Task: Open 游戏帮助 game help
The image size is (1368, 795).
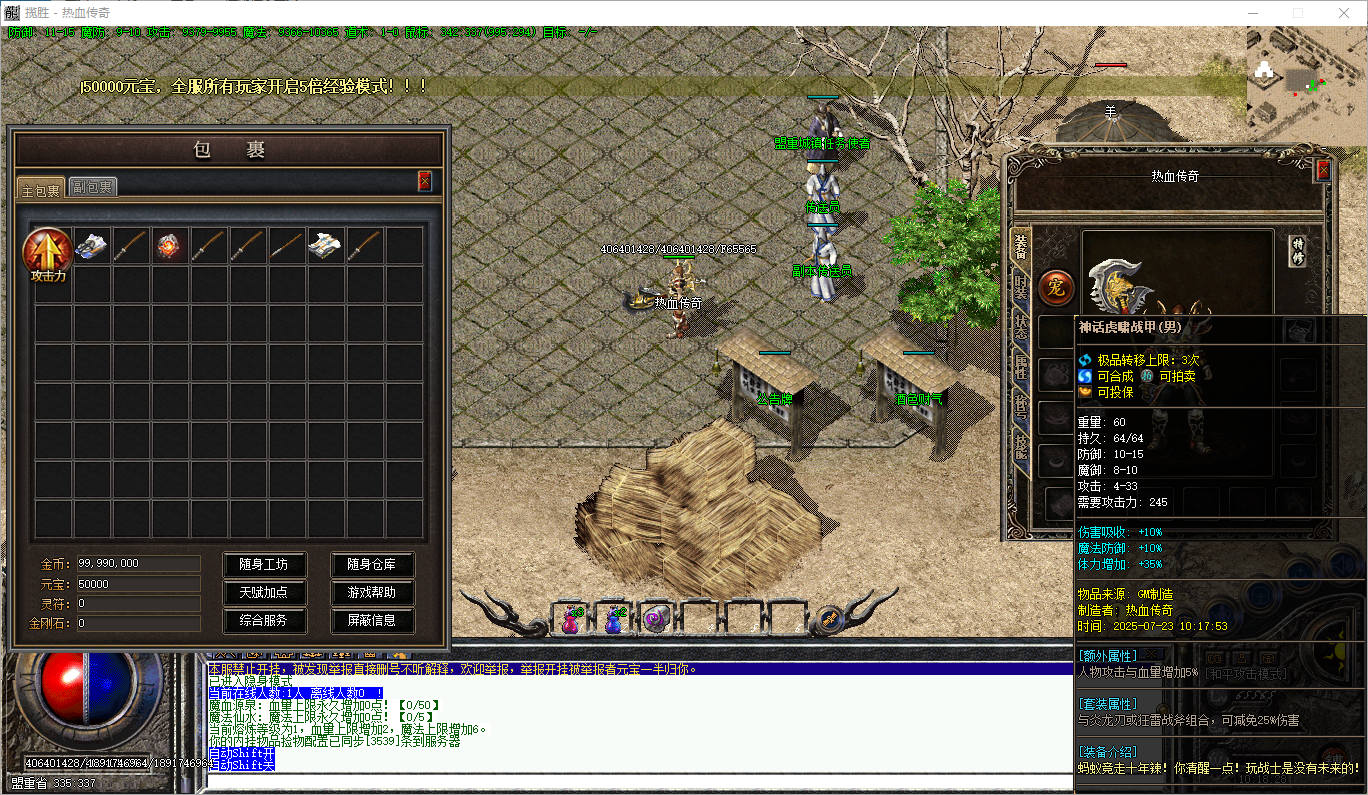Action: [x=372, y=593]
